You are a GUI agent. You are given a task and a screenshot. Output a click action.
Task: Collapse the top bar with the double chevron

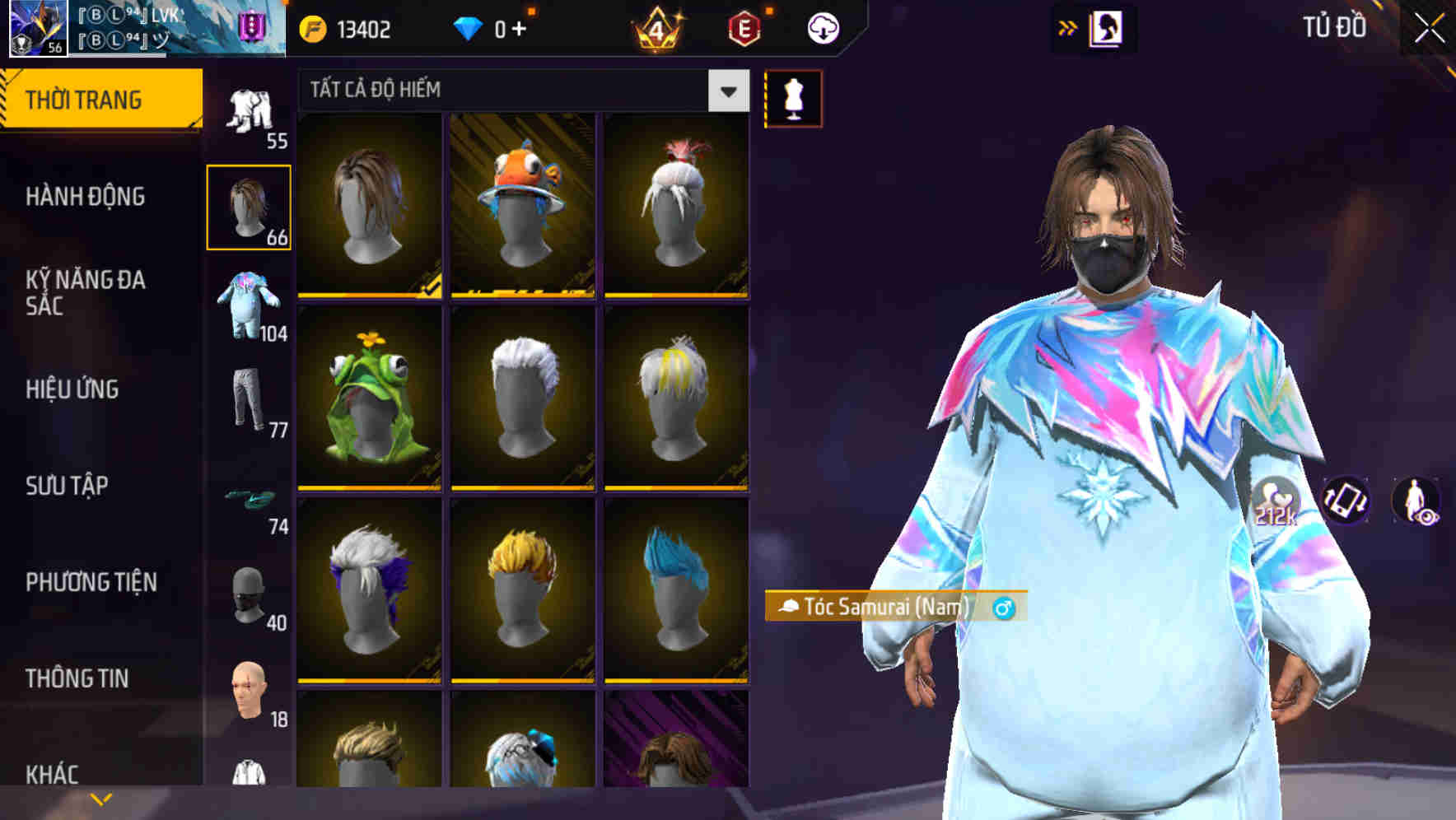click(x=1068, y=27)
